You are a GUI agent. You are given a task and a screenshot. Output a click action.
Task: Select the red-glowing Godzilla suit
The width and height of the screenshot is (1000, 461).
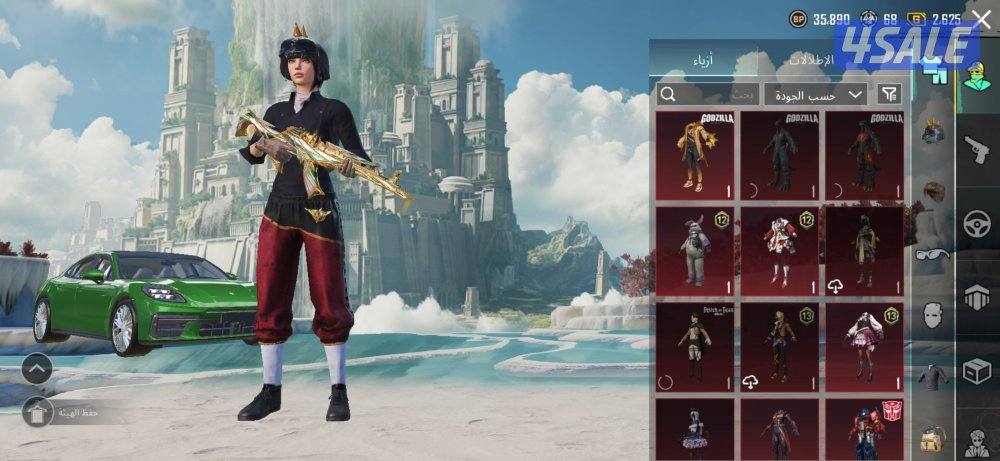click(864, 154)
